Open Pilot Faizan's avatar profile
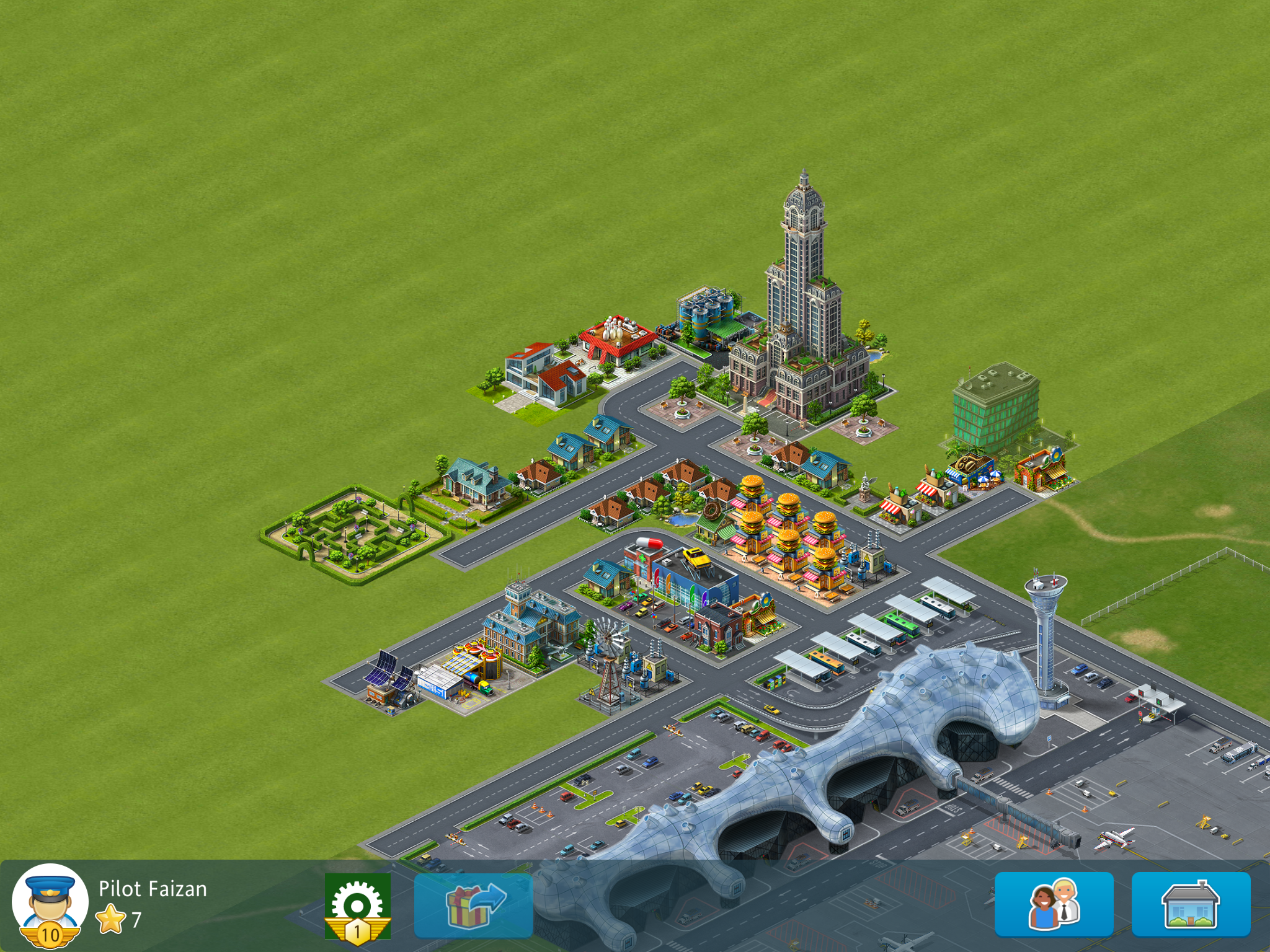Image resolution: width=1270 pixels, height=952 pixels. click(x=50, y=904)
